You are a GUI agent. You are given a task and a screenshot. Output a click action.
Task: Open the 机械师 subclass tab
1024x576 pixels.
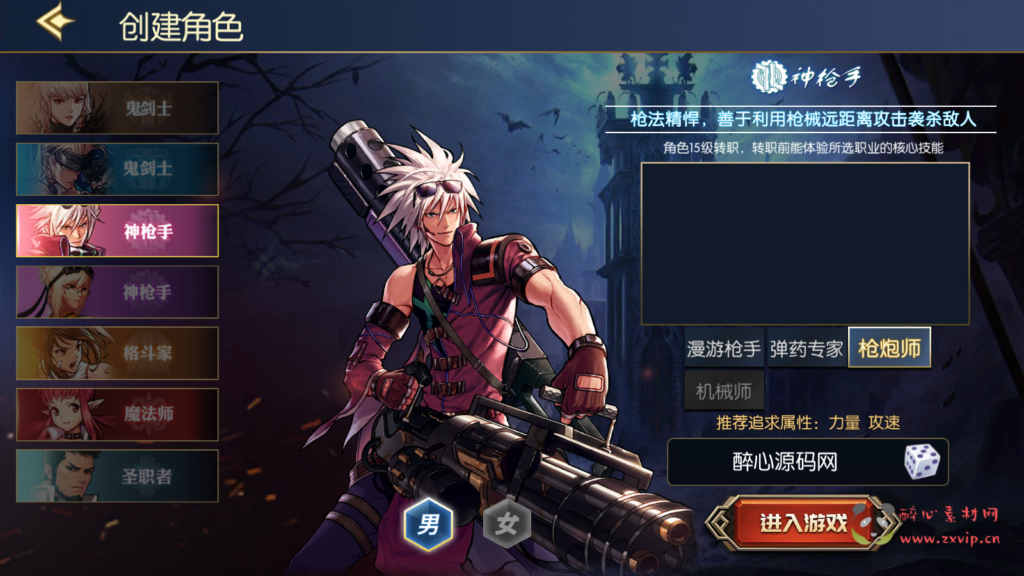click(724, 390)
